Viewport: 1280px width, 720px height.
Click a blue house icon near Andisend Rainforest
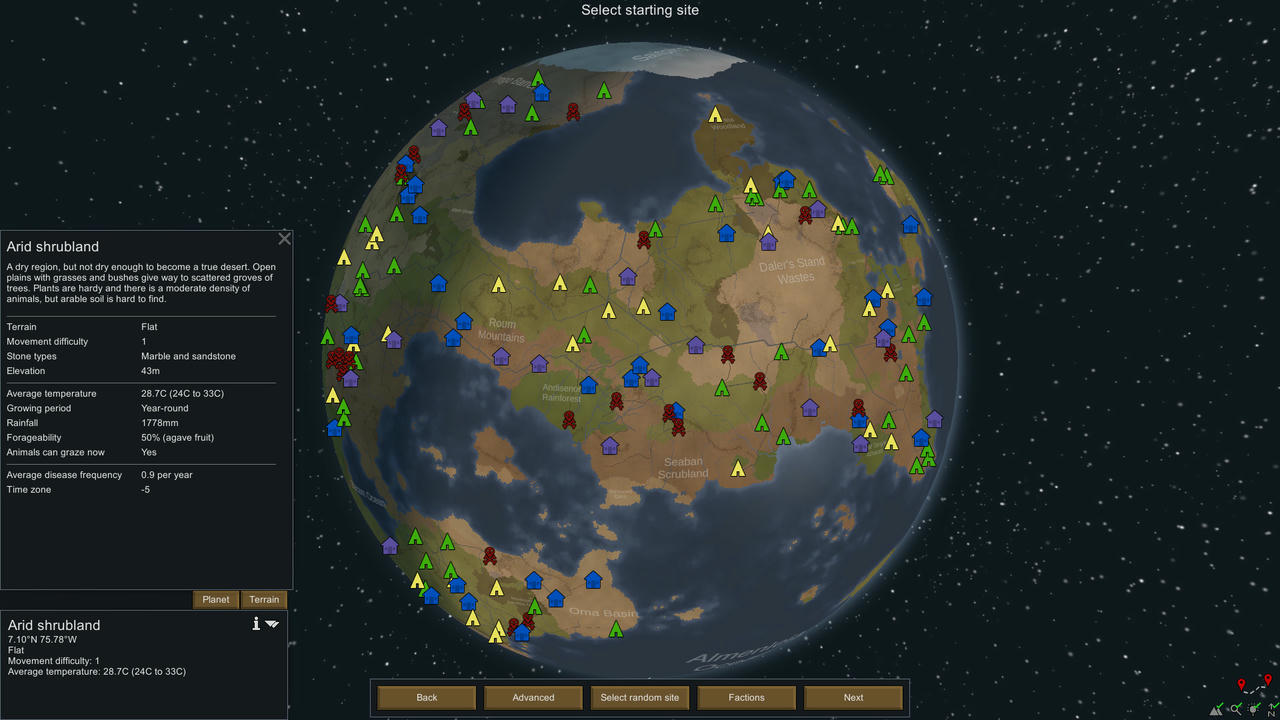click(x=589, y=384)
